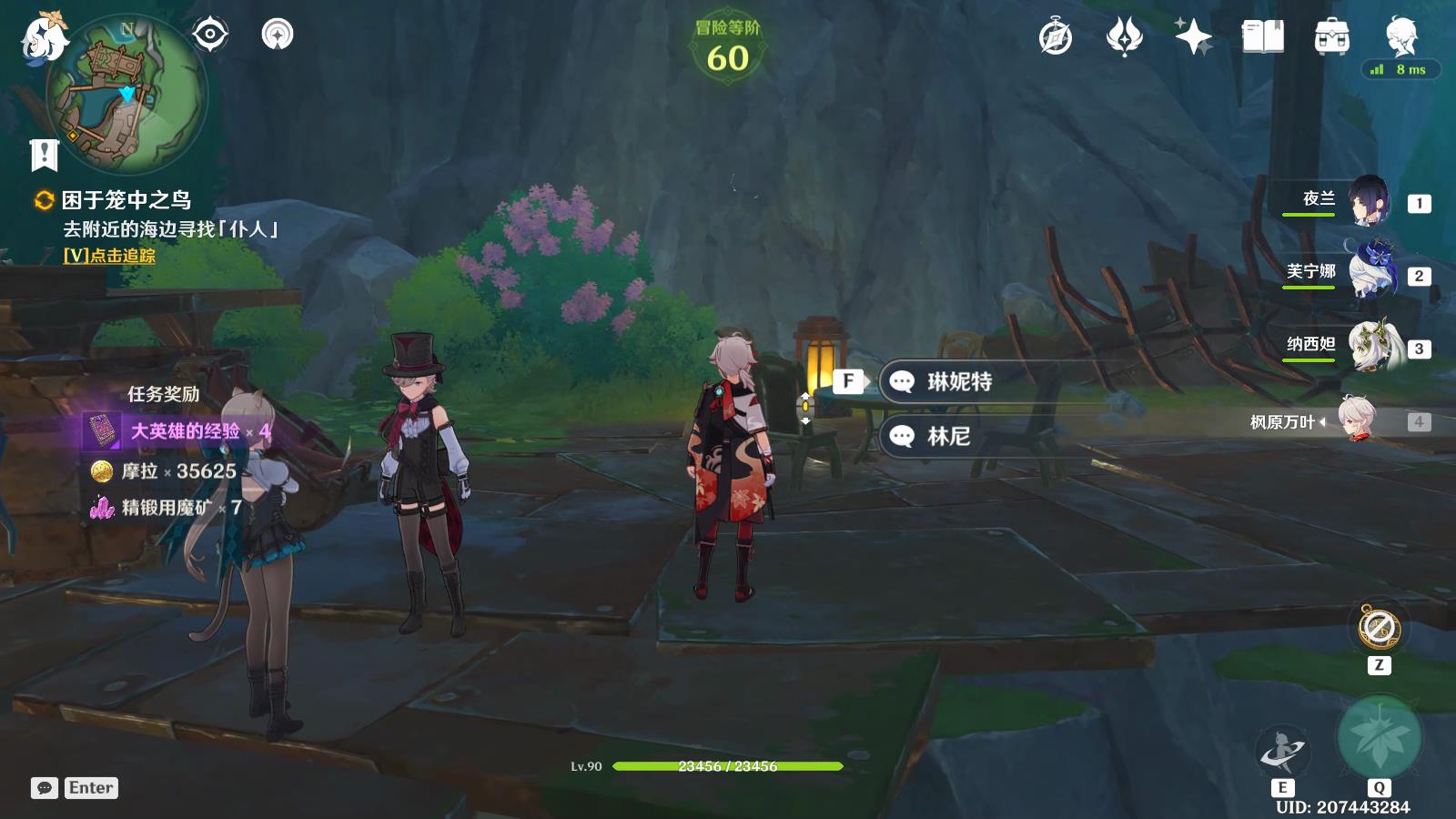Image resolution: width=1456 pixels, height=819 pixels.
Task: Talk to 琳妮特 dialogue option
Action: (x=958, y=381)
